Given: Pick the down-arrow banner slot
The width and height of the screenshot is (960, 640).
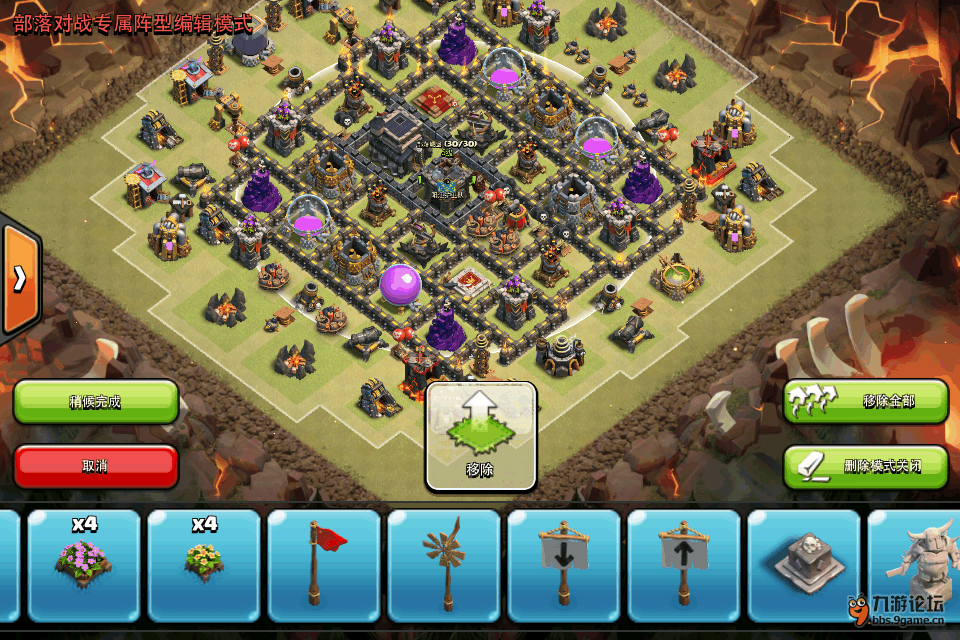Looking at the screenshot, I should pyautogui.click(x=564, y=565).
